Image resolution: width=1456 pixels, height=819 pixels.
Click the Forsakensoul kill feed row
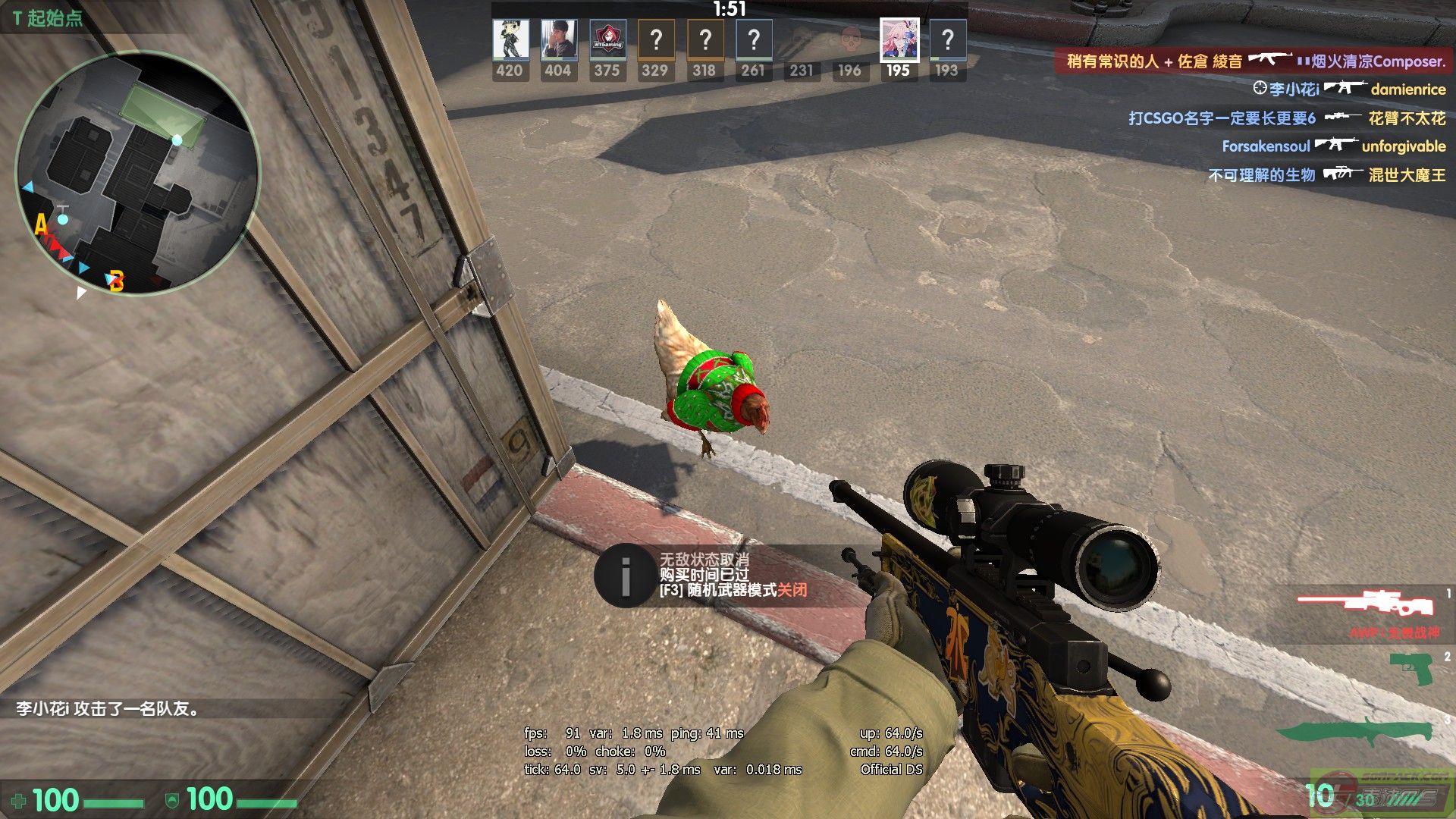point(1333,146)
